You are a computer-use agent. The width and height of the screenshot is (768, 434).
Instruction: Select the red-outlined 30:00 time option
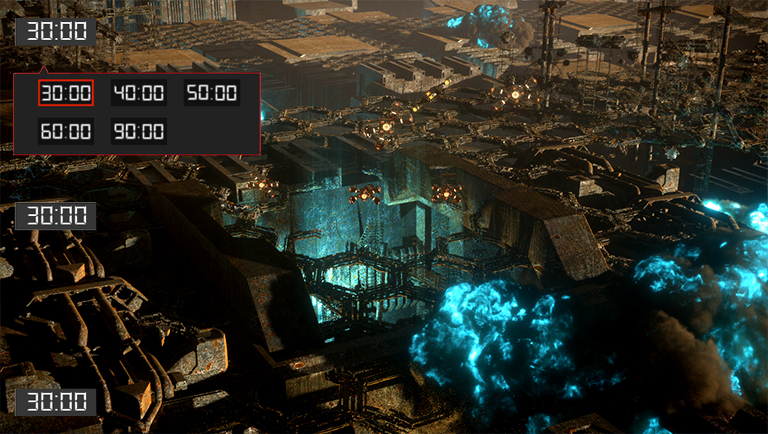pos(66,93)
